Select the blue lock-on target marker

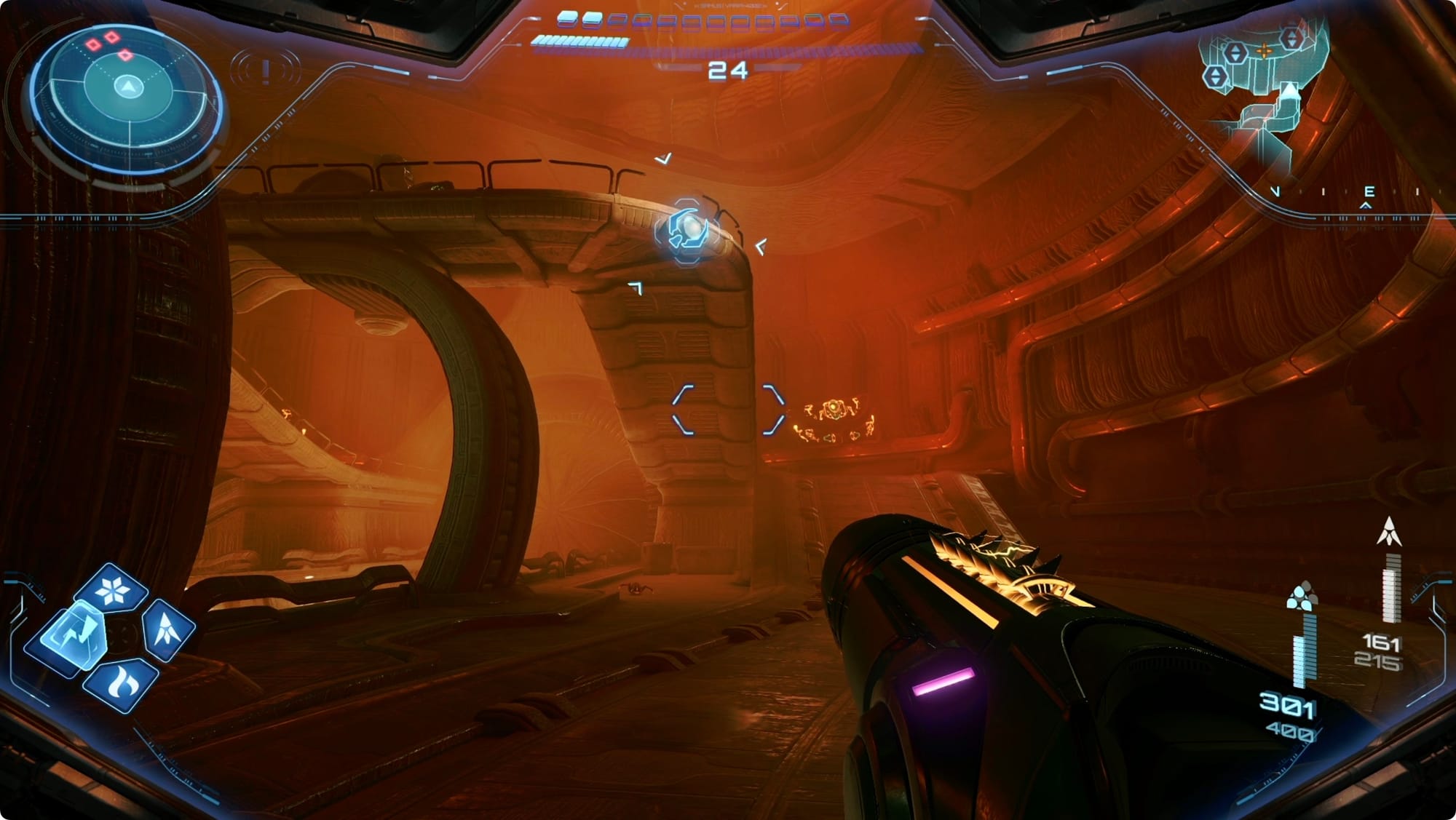coord(687,231)
